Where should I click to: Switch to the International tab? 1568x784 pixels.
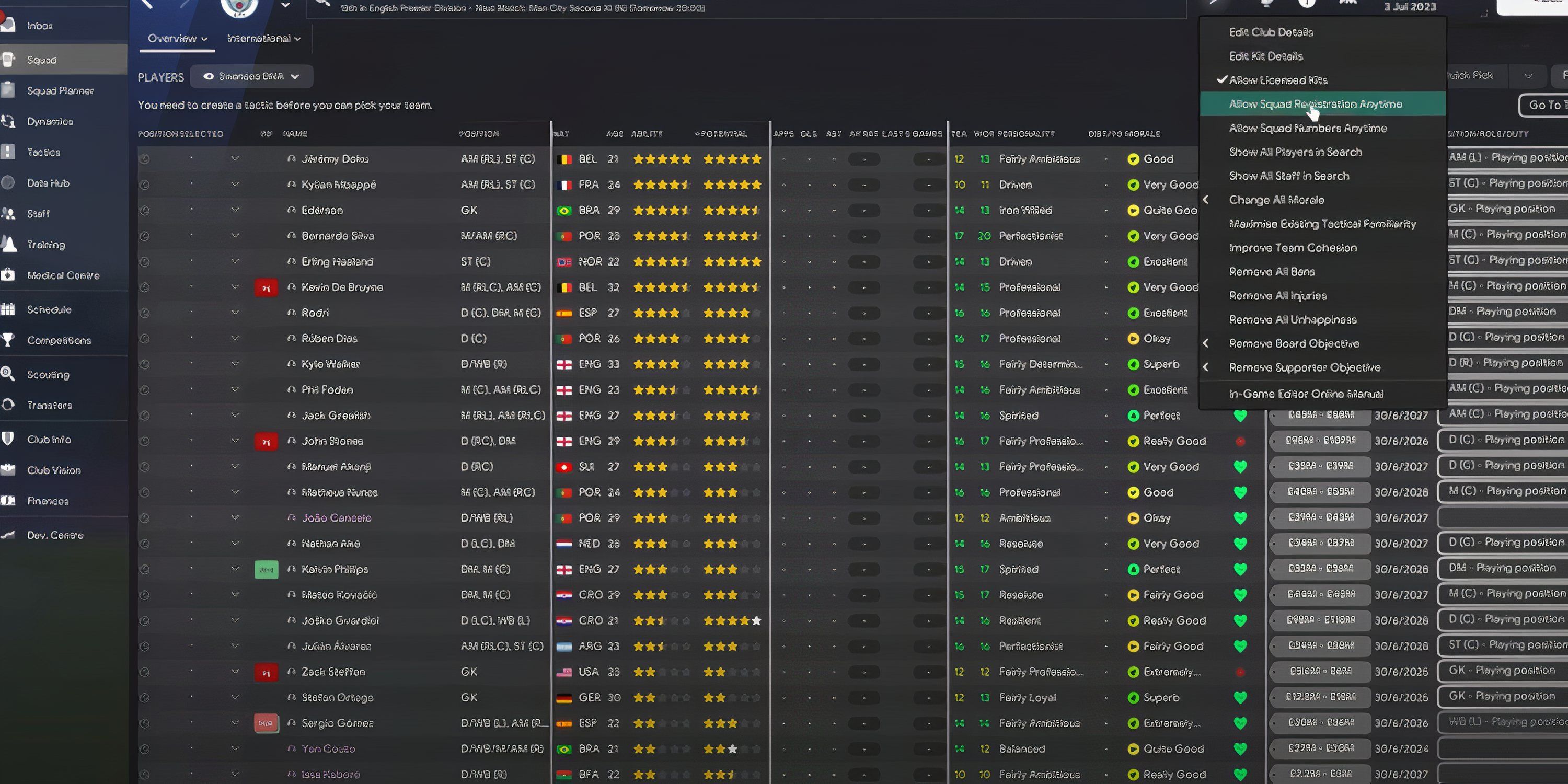(x=260, y=38)
